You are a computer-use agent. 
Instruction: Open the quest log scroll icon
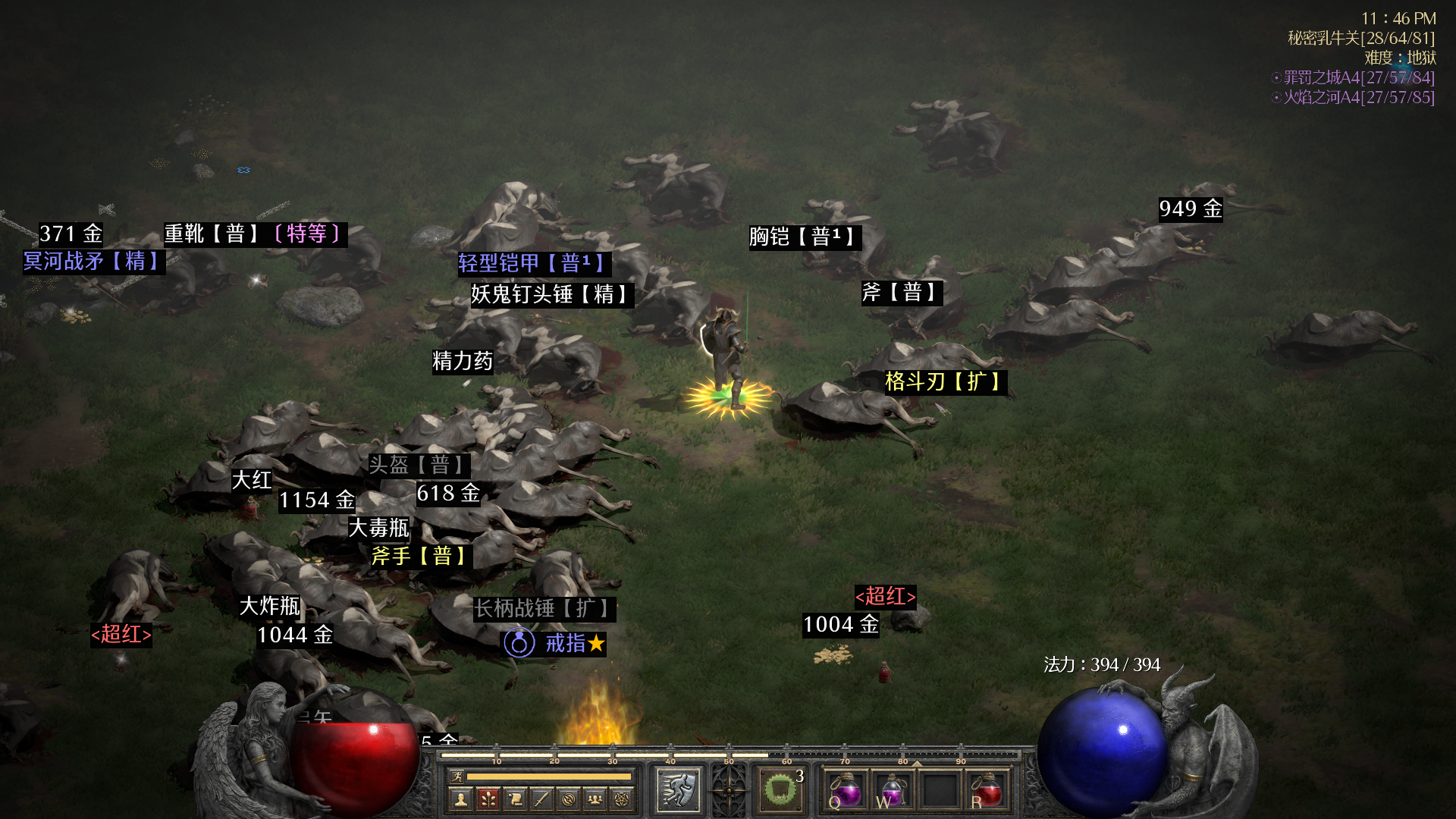515,799
